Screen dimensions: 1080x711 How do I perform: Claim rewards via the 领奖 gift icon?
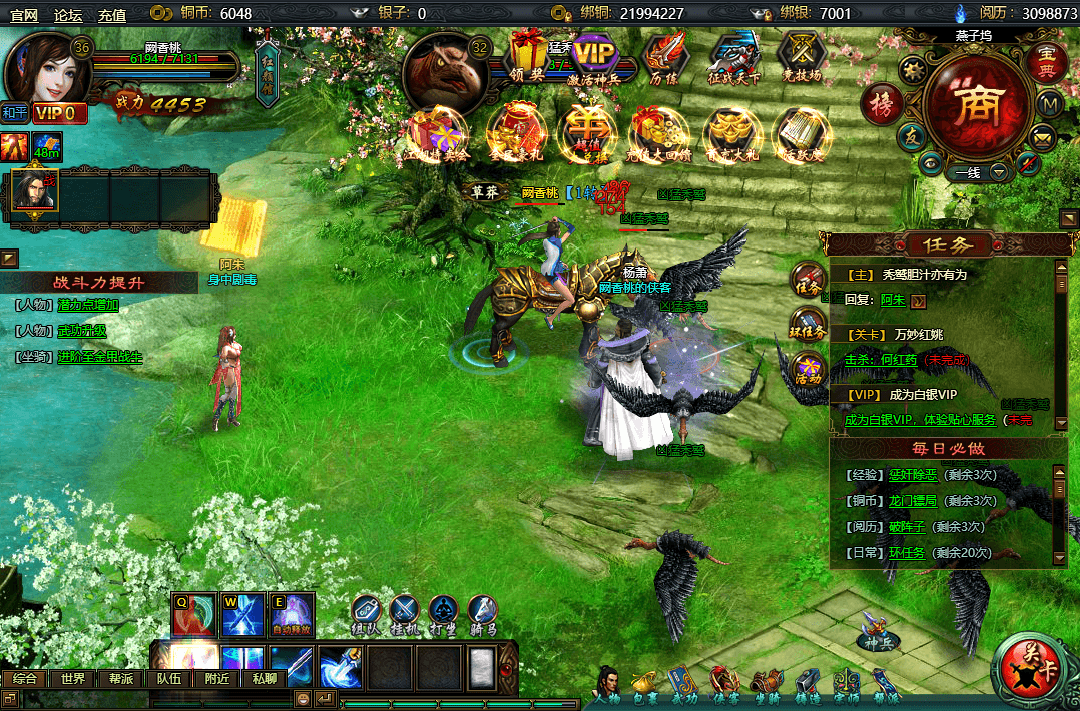click(x=527, y=58)
